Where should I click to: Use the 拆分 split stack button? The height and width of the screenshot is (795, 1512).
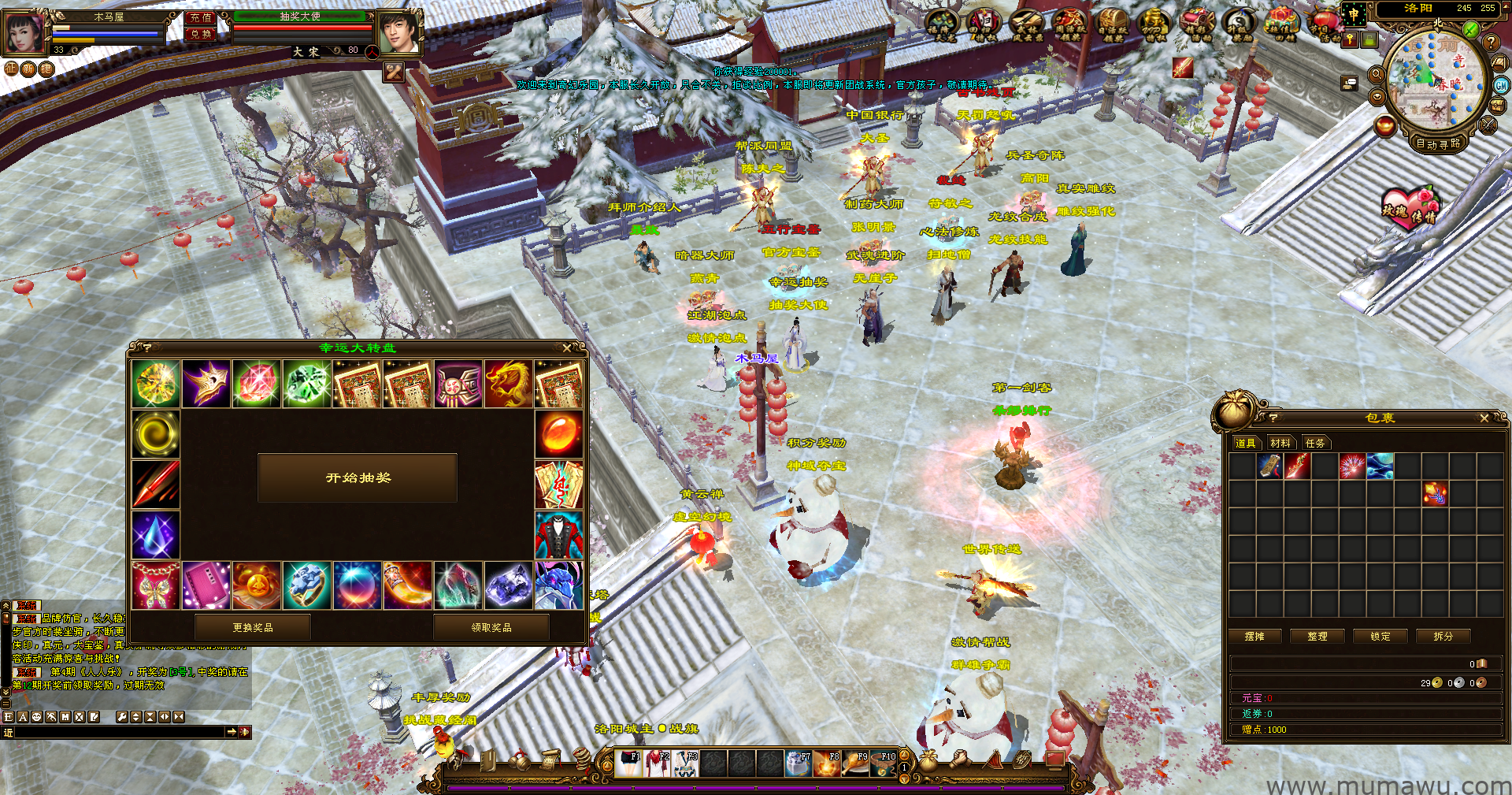coord(1443,636)
